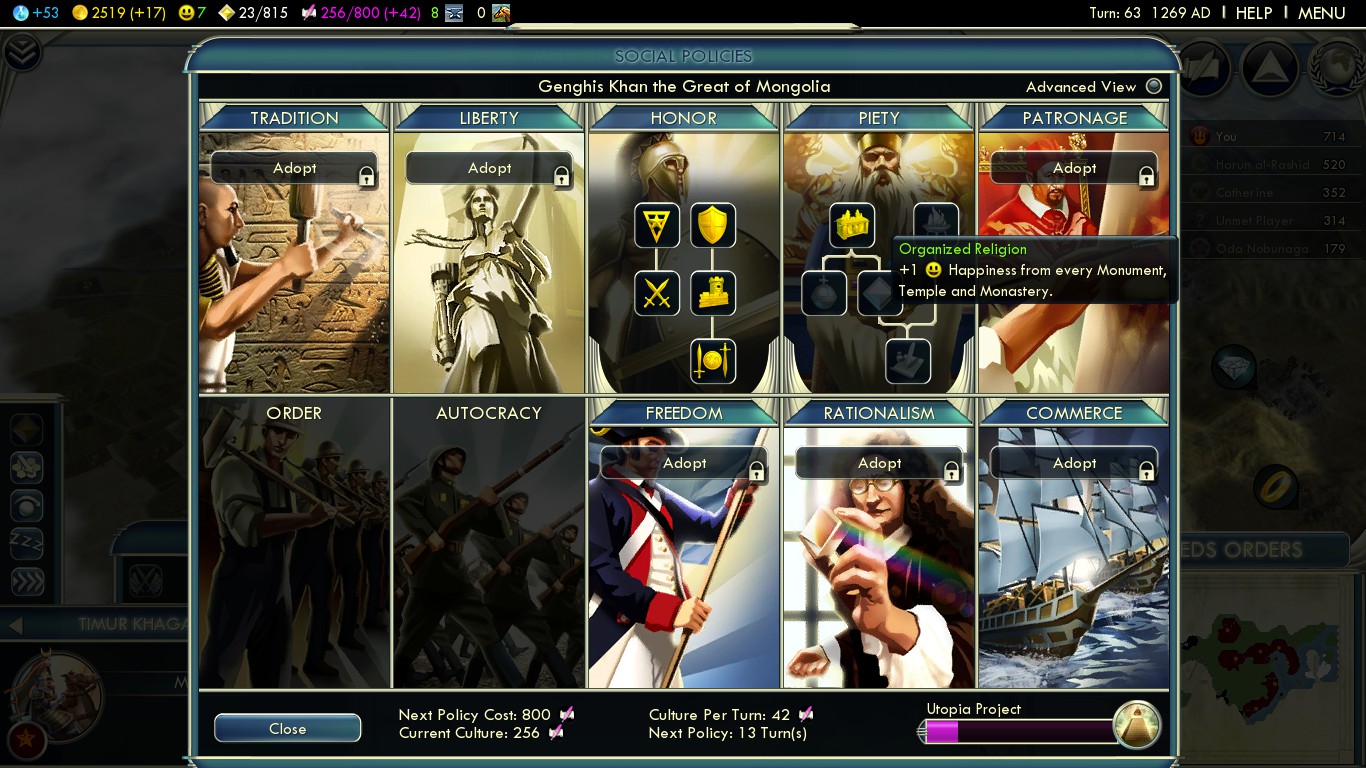Click the inverted triangle Honor policy
1366x768 pixels.
pyautogui.click(x=657, y=226)
